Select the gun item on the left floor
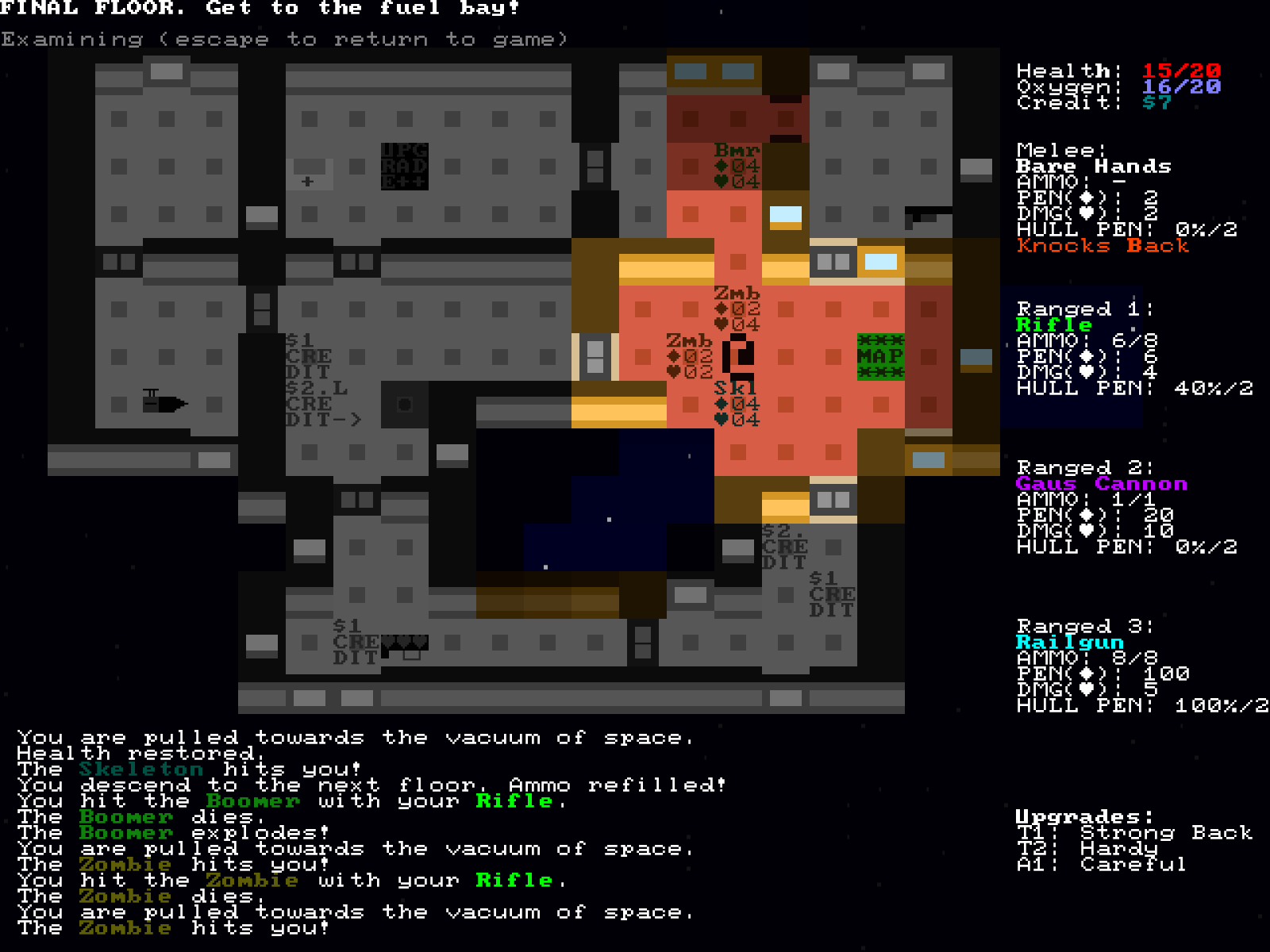This screenshot has height=952, width=1270. pyautogui.click(x=167, y=402)
